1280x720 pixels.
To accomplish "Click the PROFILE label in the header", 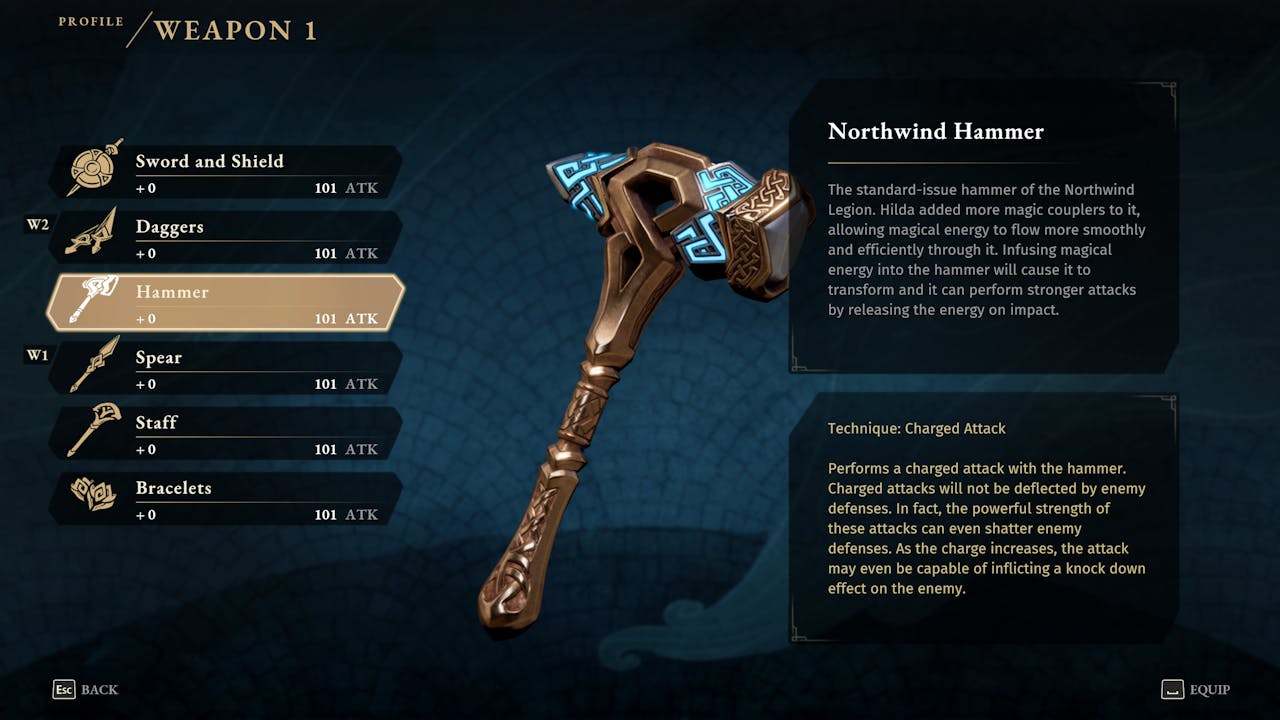I will tap(90, 19).
